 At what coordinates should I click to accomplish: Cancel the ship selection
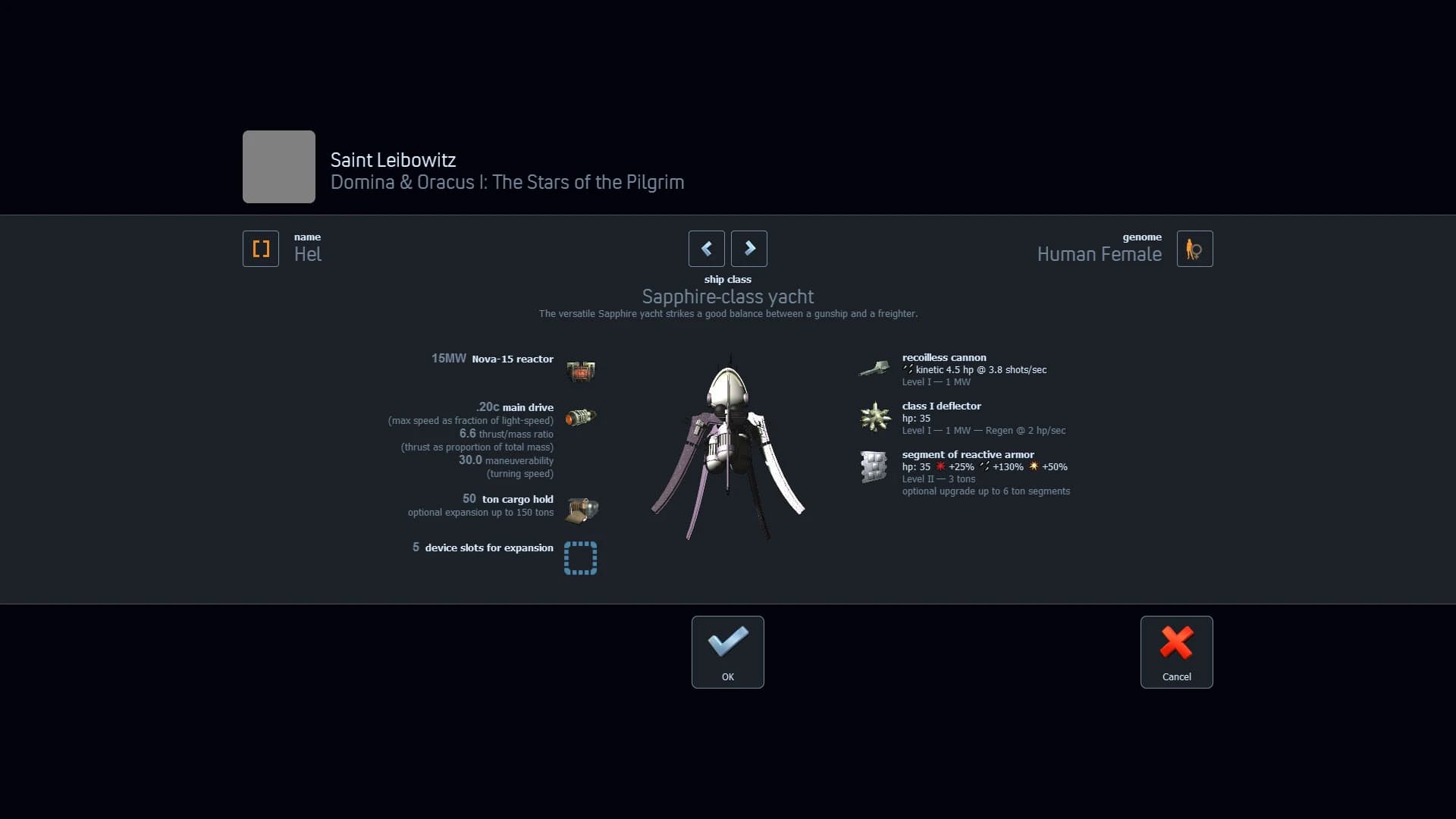point(1176,651)
